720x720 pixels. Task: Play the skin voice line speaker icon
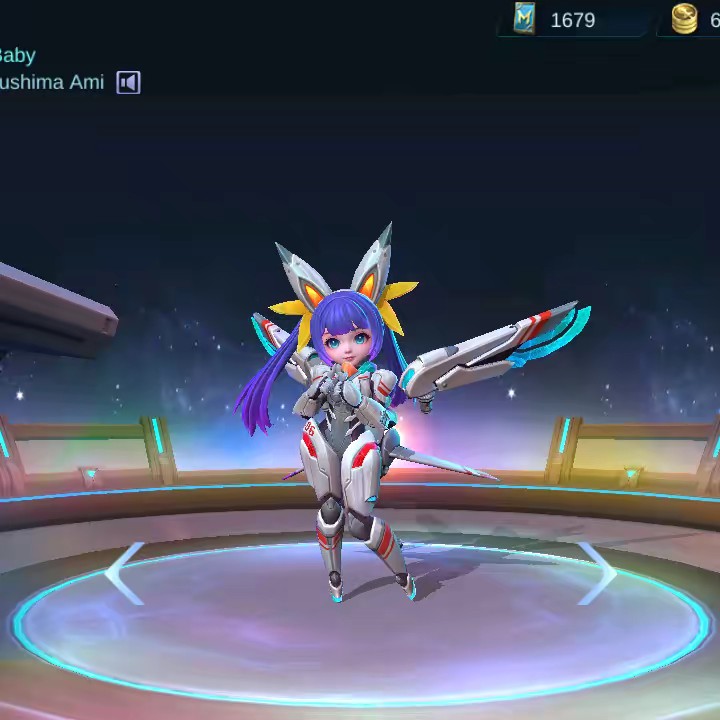pyautogui.click(x=128, y=83)
